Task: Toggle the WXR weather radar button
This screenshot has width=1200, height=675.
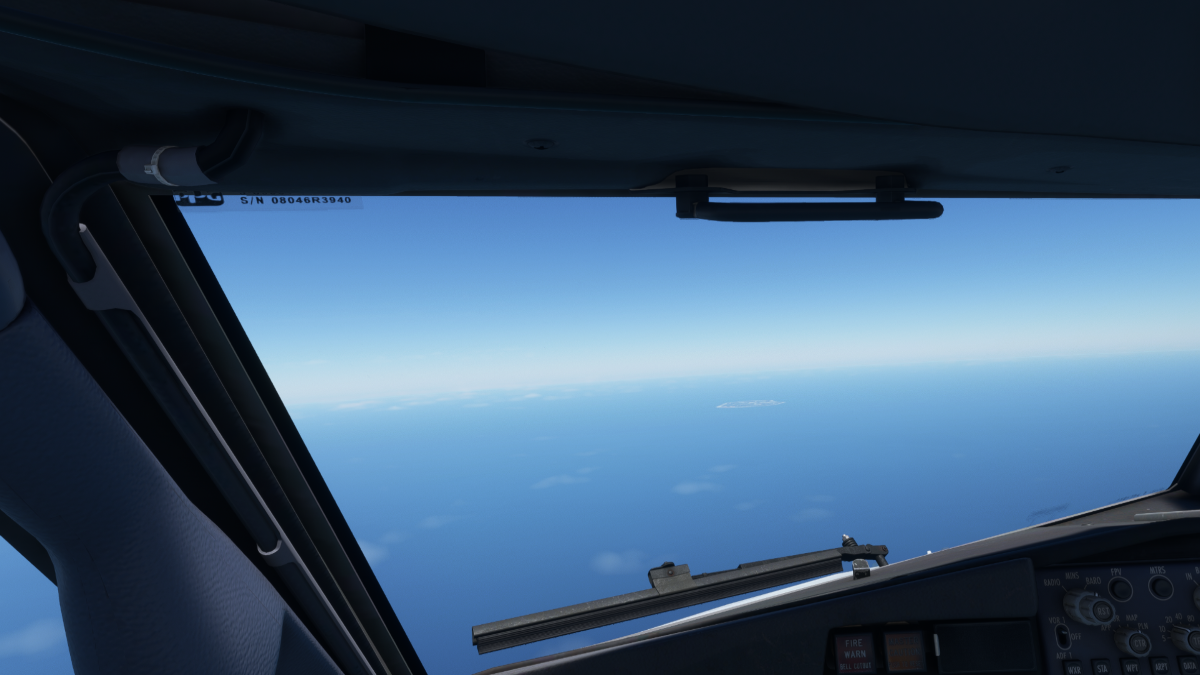Action: (x=1073, y=667)
